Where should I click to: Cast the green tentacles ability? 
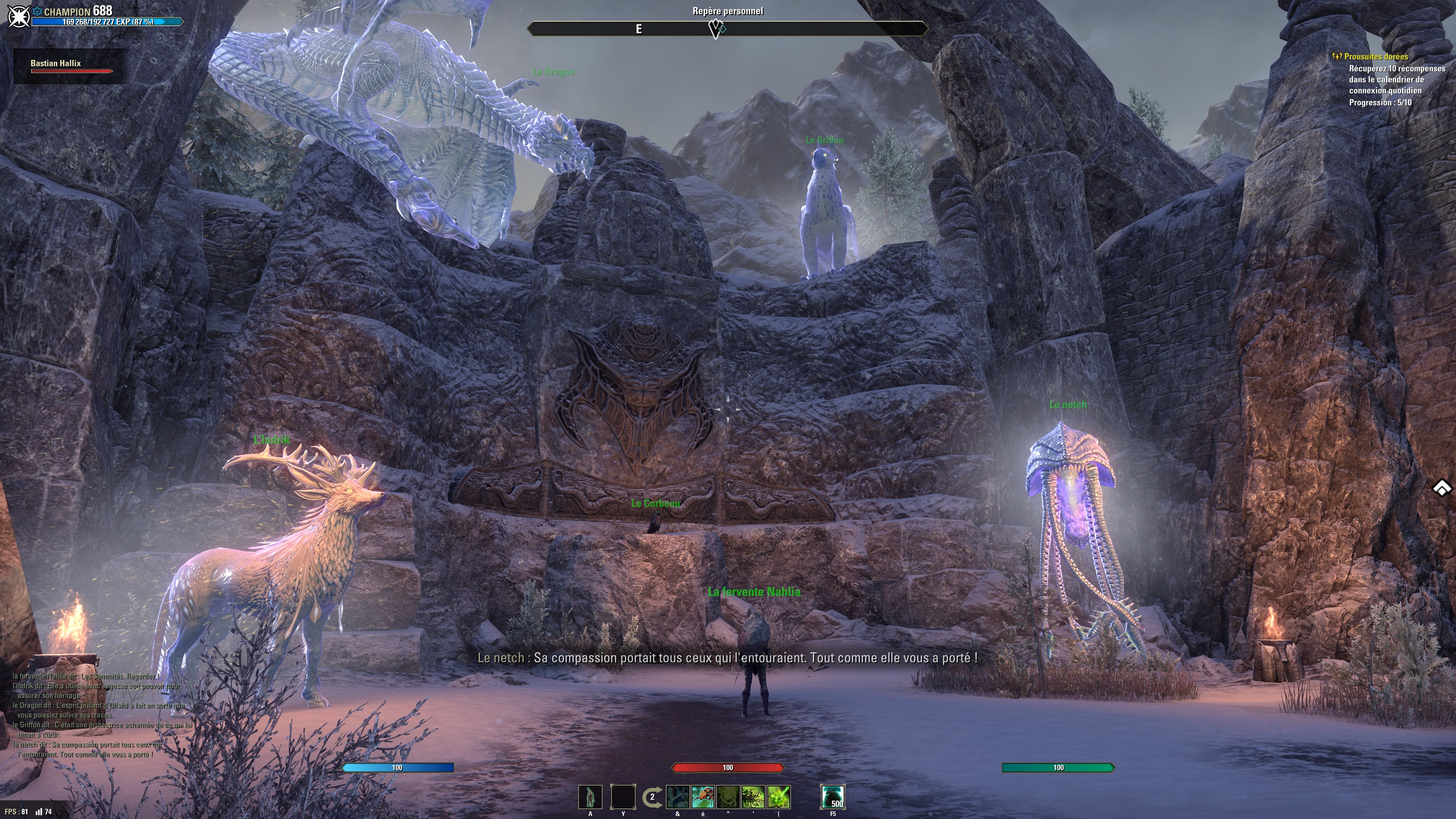(753, 796)
